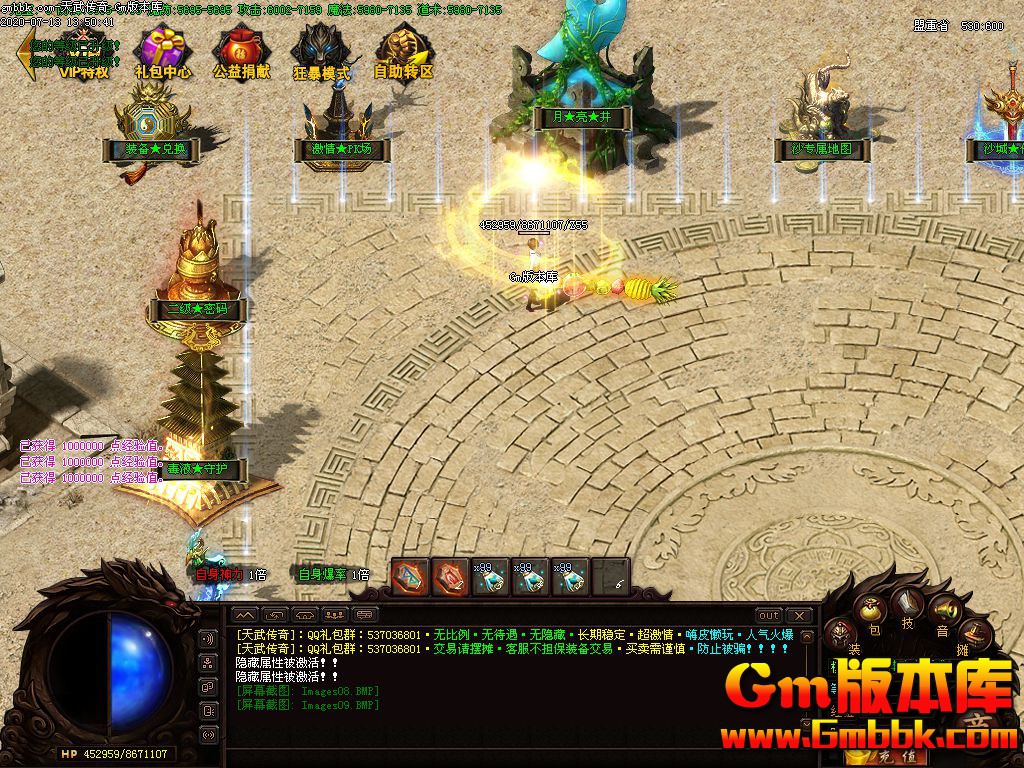Click the chat panel 'out' button
The height and width of the screenshot is (768, 1024).
pos(768,615)
